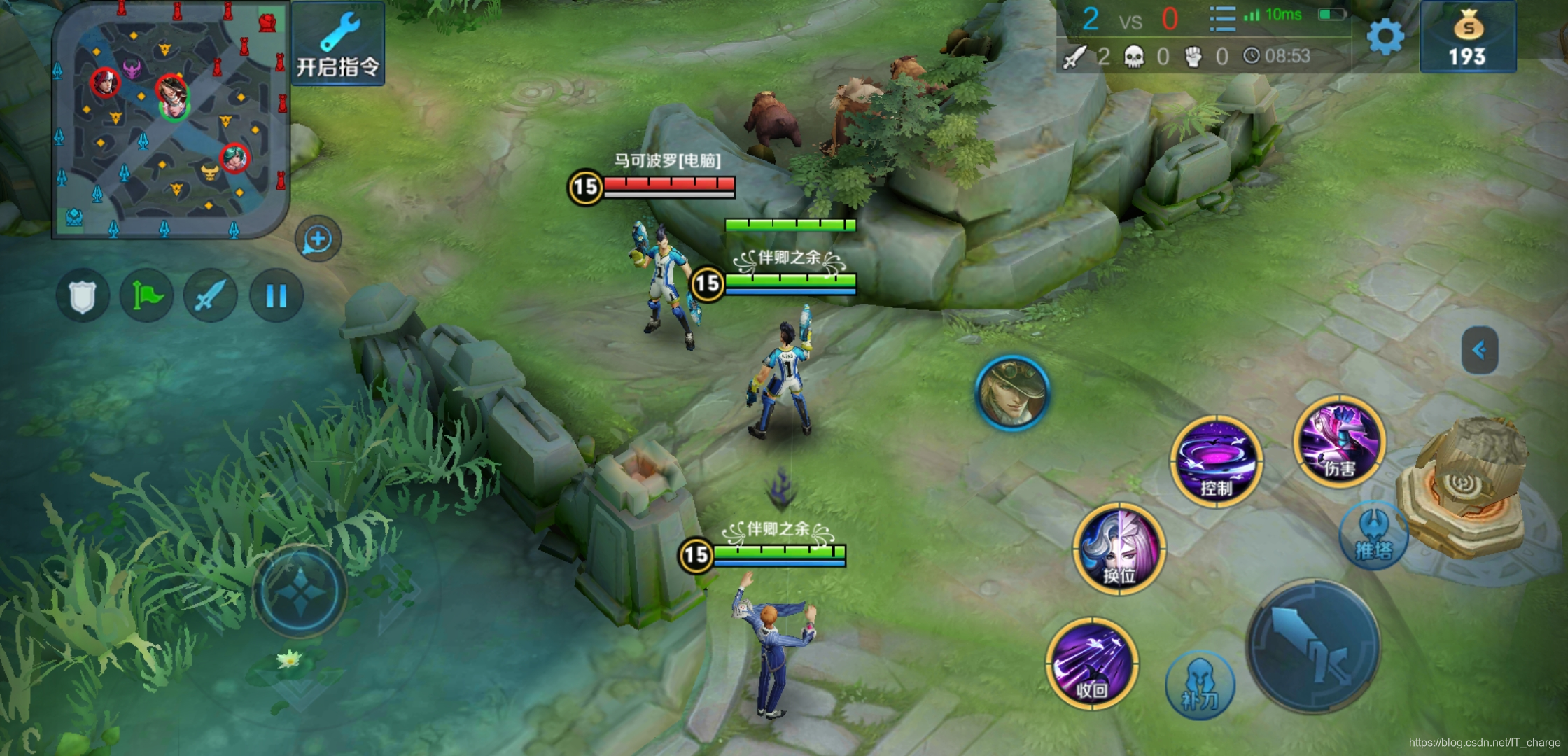The image size is (1568, 756).
Task: Open the settings gear
Action: click(x=1385, y=36)
